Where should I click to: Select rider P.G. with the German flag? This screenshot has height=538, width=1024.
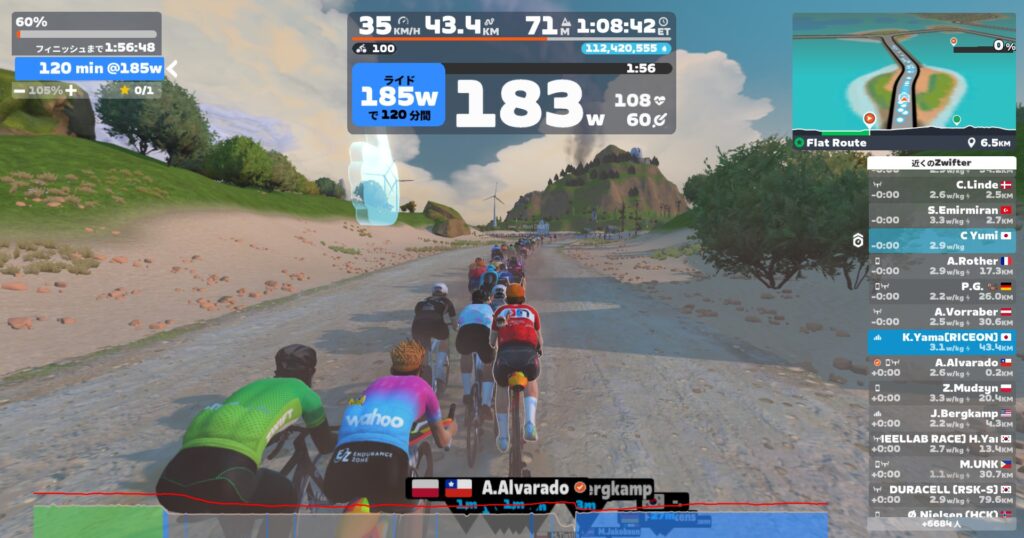[x=941, y=291]
